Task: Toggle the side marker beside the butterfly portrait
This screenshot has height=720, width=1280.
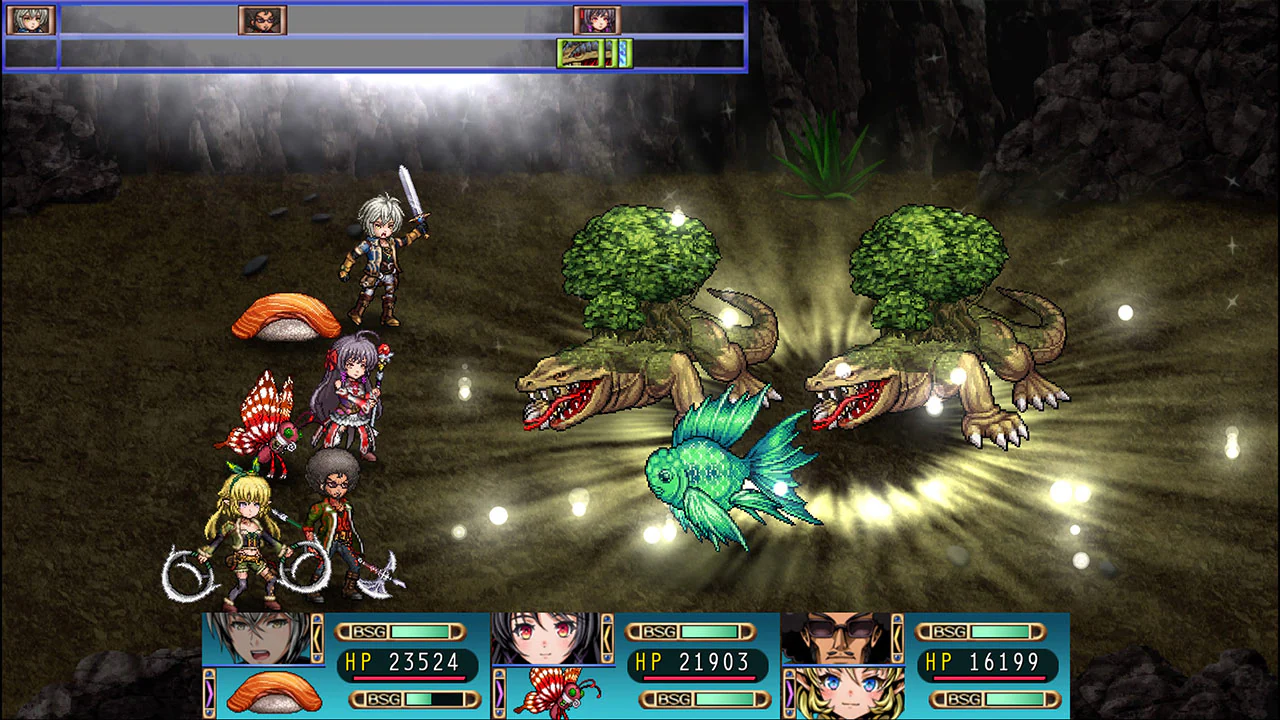Action: (499, 692)
